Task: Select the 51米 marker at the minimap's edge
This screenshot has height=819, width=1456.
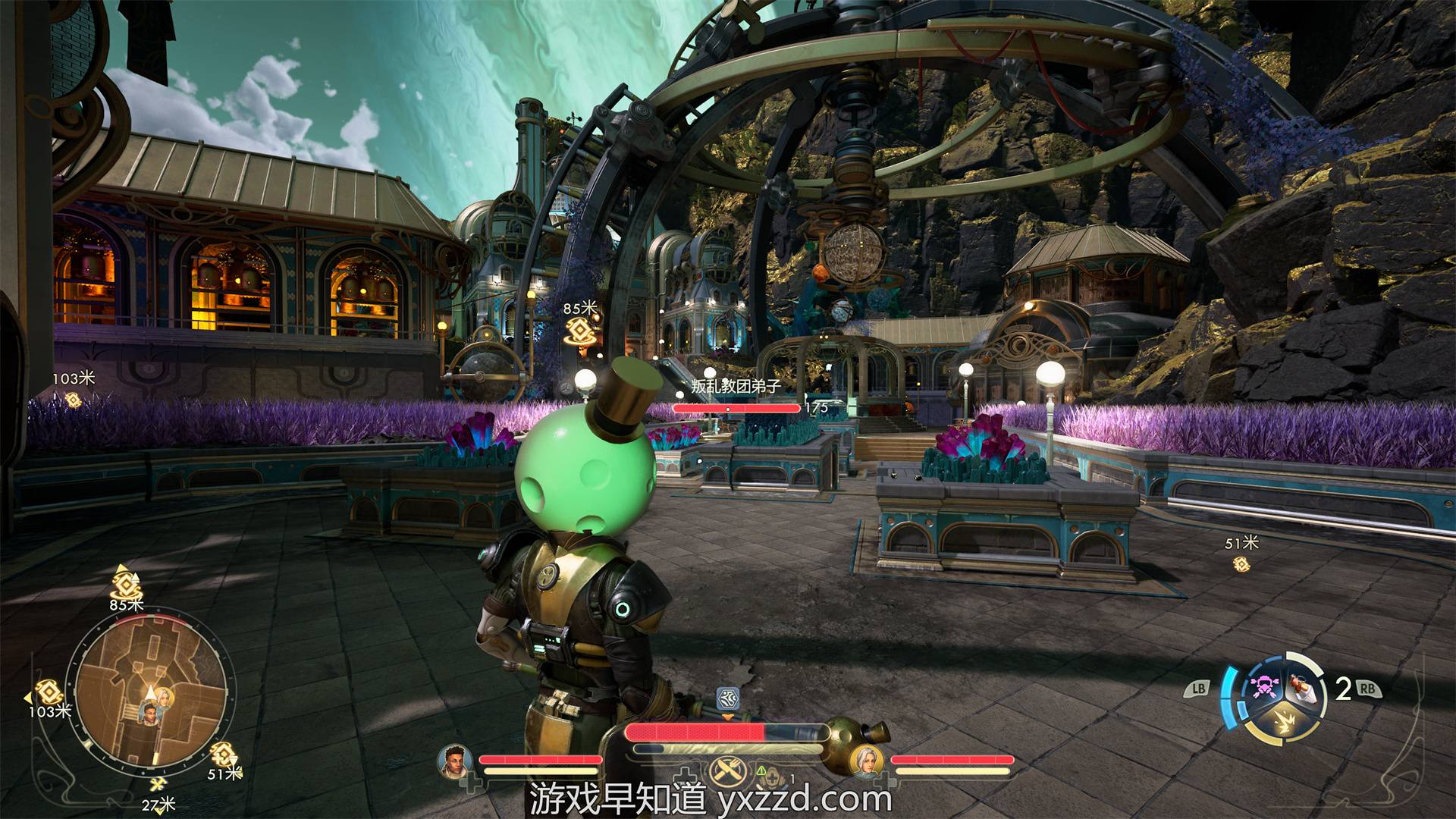Action: click(222, 754)
